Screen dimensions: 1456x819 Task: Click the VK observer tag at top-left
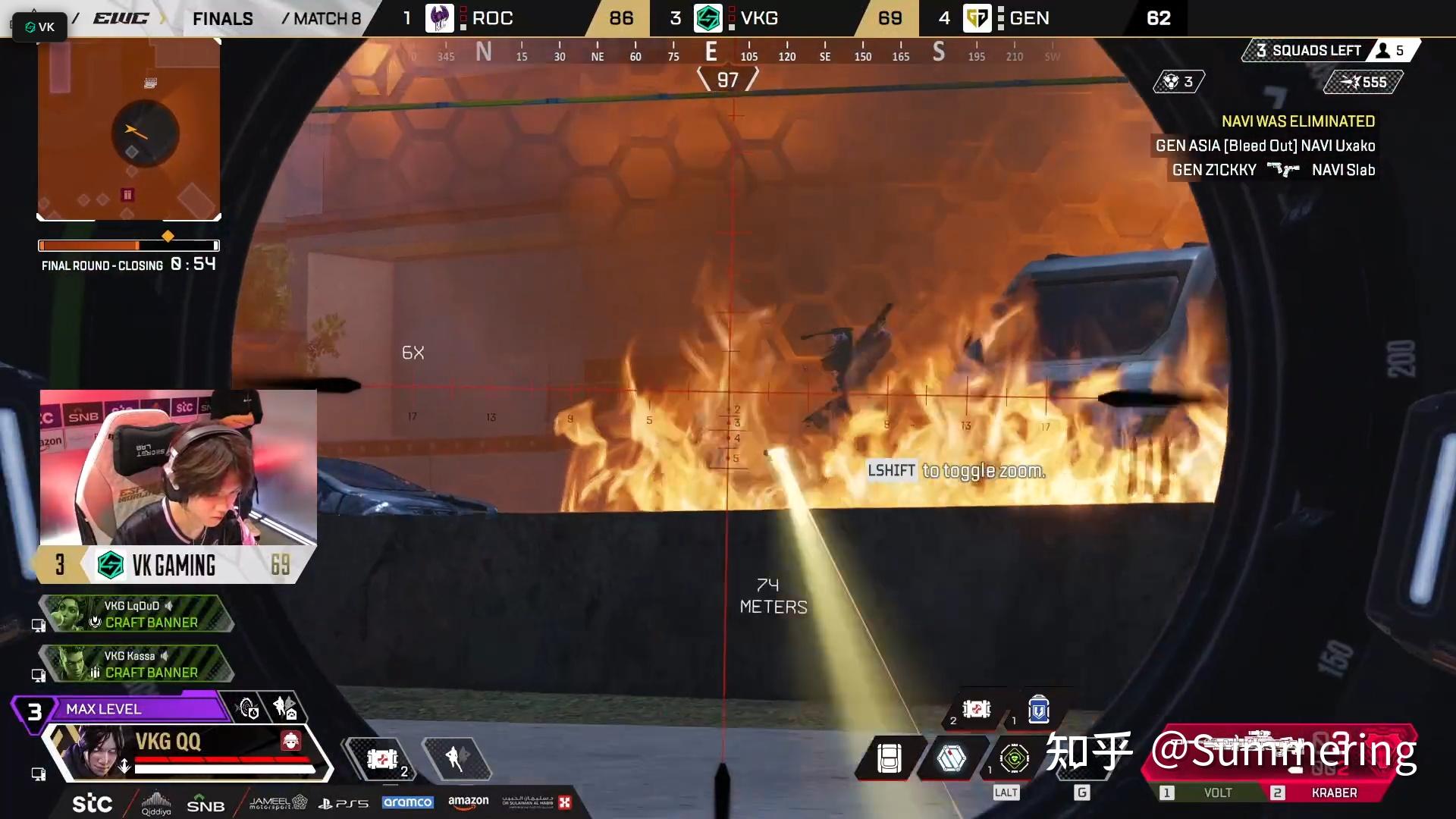coord(39,27)
